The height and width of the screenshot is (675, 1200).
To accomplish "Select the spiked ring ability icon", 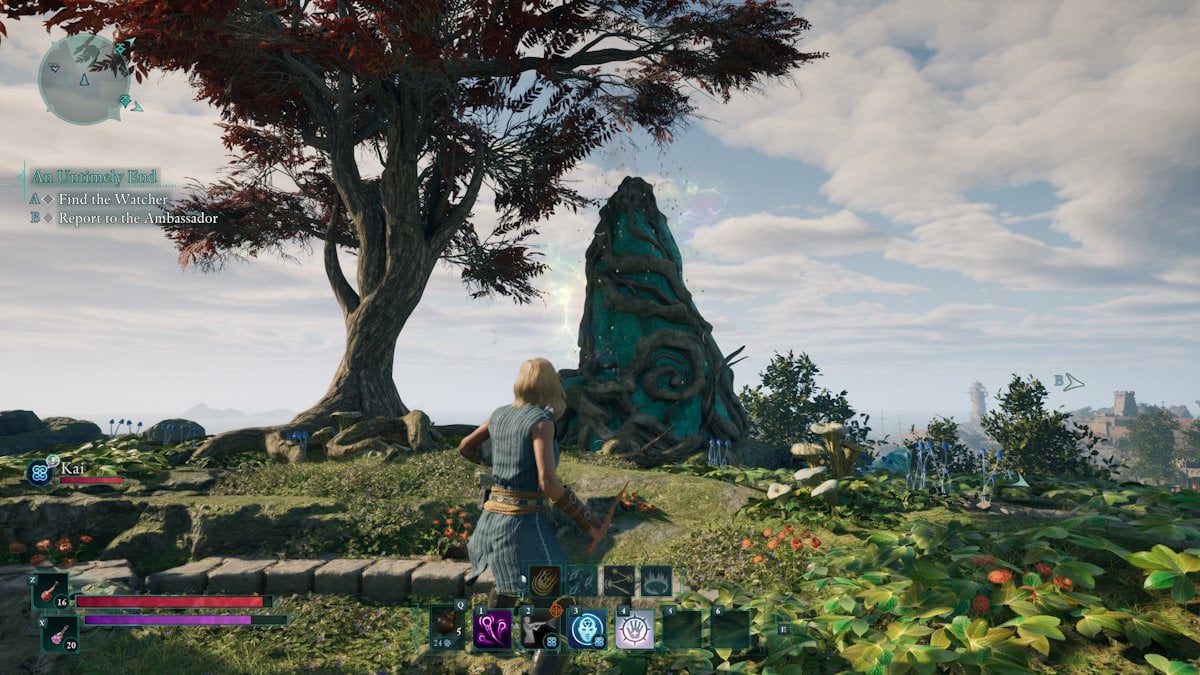I will 656,581.
